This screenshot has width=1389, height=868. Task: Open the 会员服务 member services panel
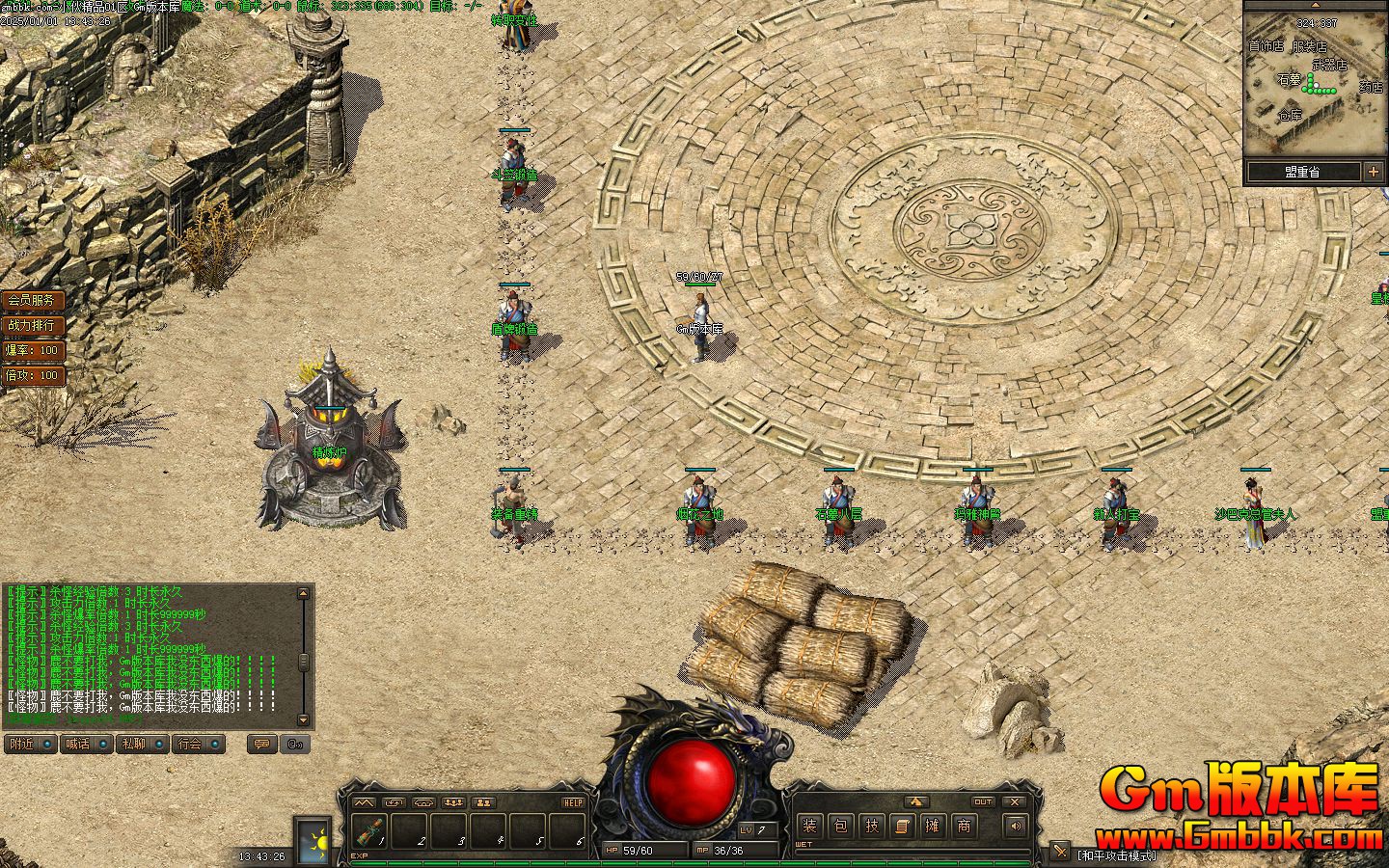click(x=32, y=301)
